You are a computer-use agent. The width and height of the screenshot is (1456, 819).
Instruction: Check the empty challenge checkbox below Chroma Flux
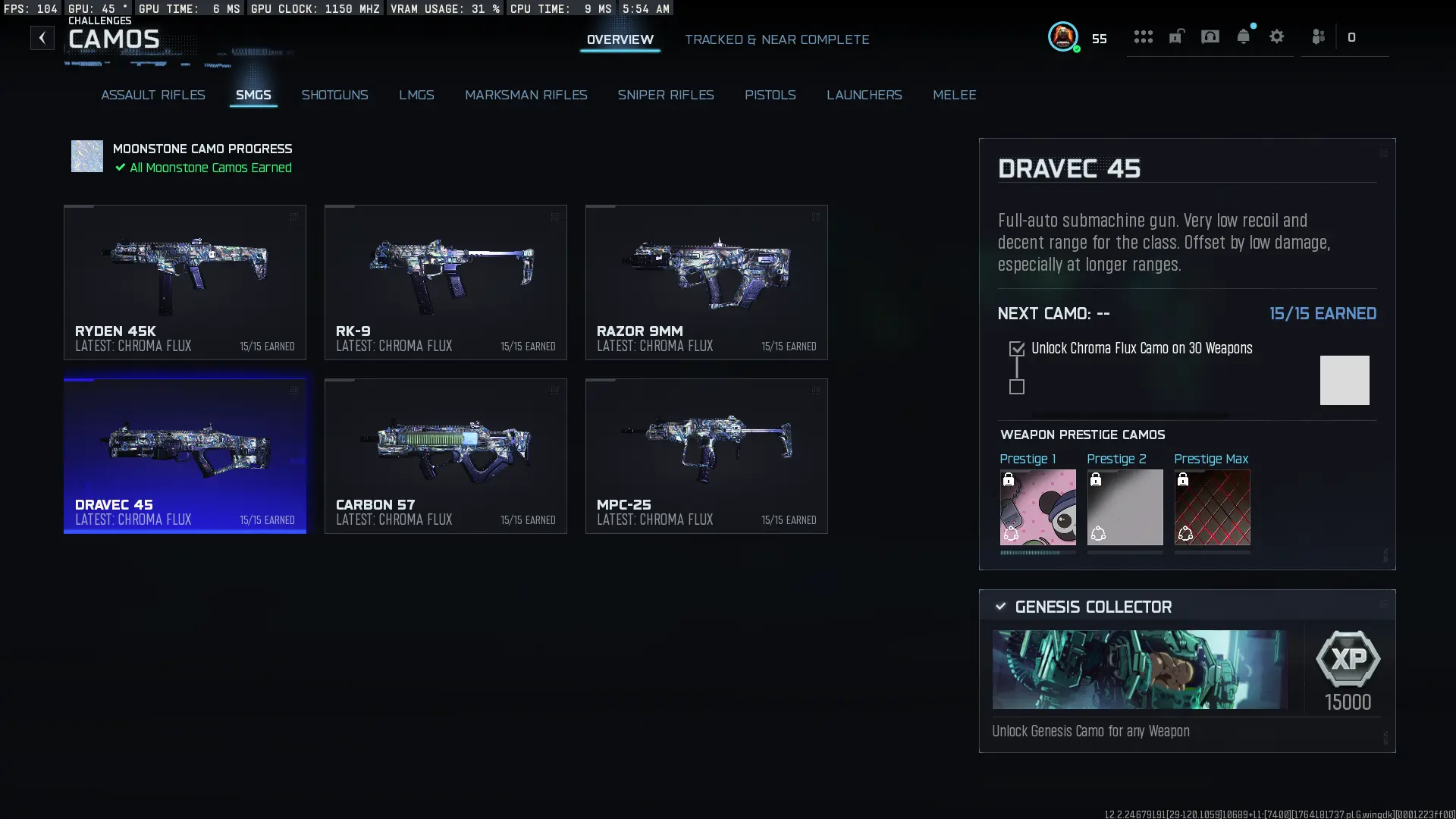[1016, 387]
